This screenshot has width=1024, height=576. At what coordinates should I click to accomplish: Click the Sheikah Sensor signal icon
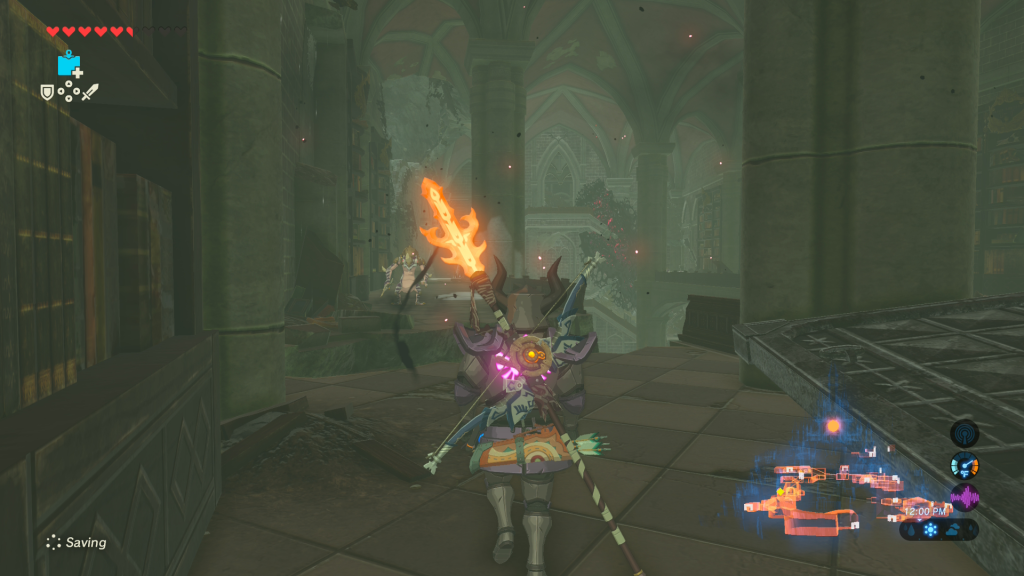964,433
